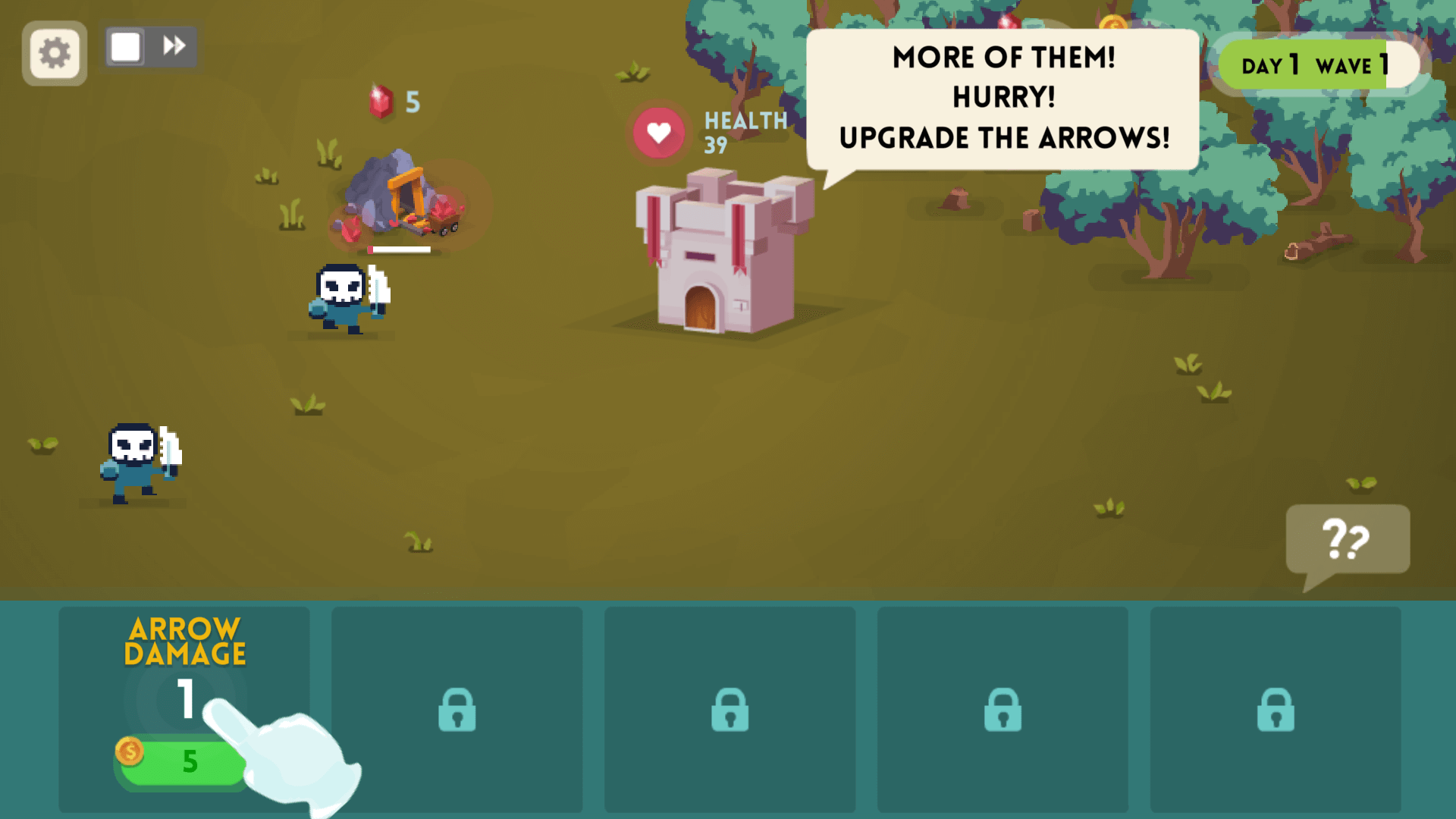
Task: Click the lock icon on the third upgrade slot
Action: tap(730, 711)
